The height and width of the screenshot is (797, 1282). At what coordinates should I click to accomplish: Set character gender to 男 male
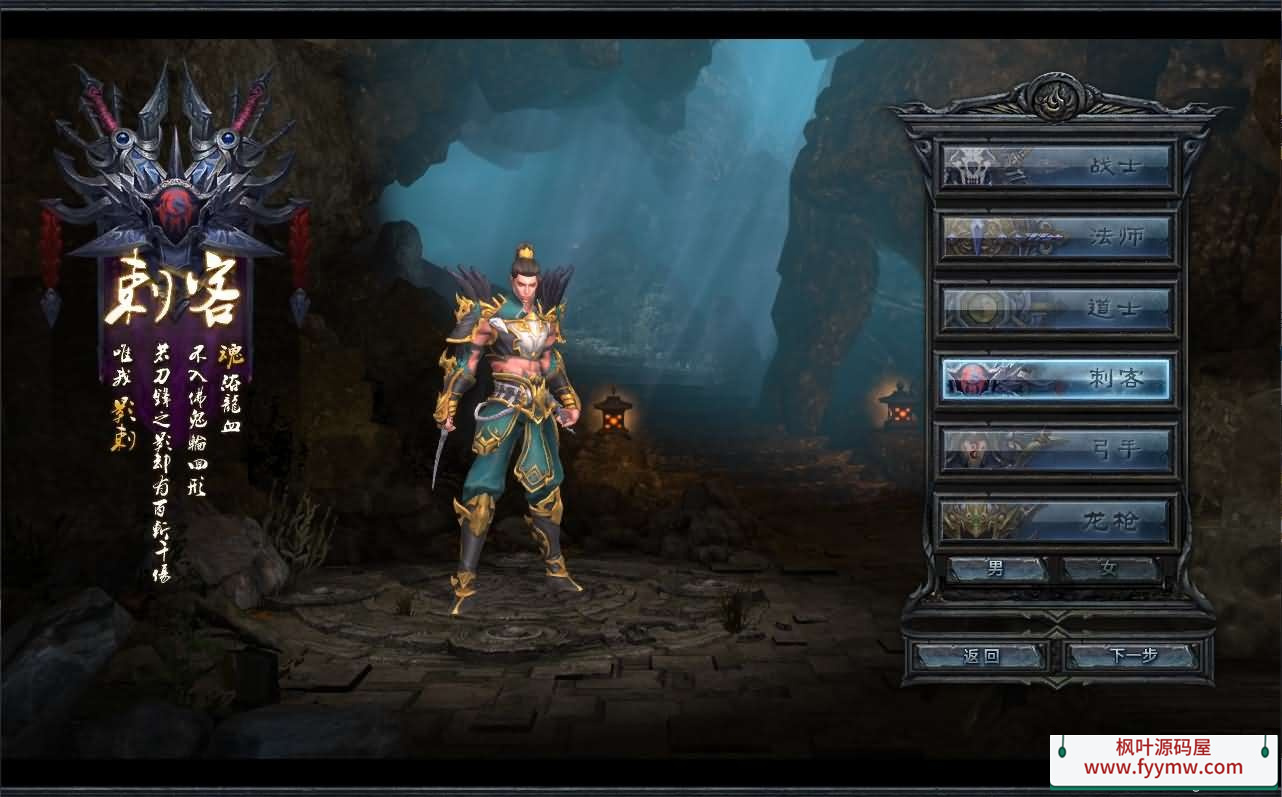tap(997, 570)
